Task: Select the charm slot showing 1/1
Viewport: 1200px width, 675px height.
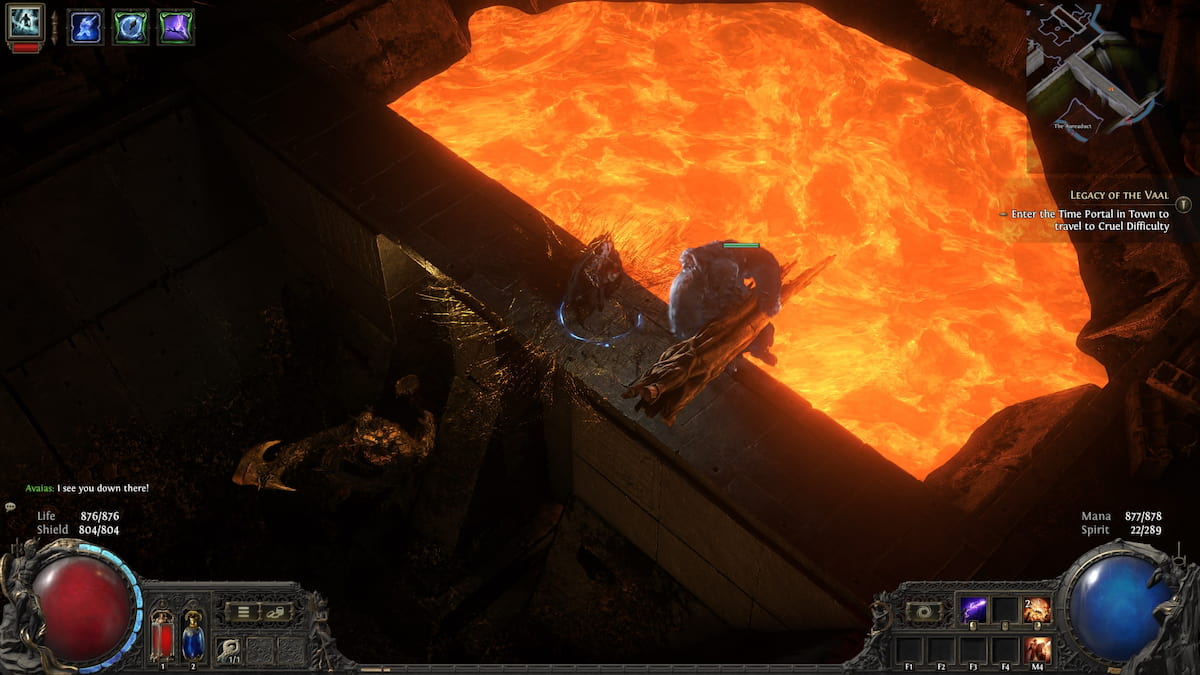Action: click(x=230, y=649)
